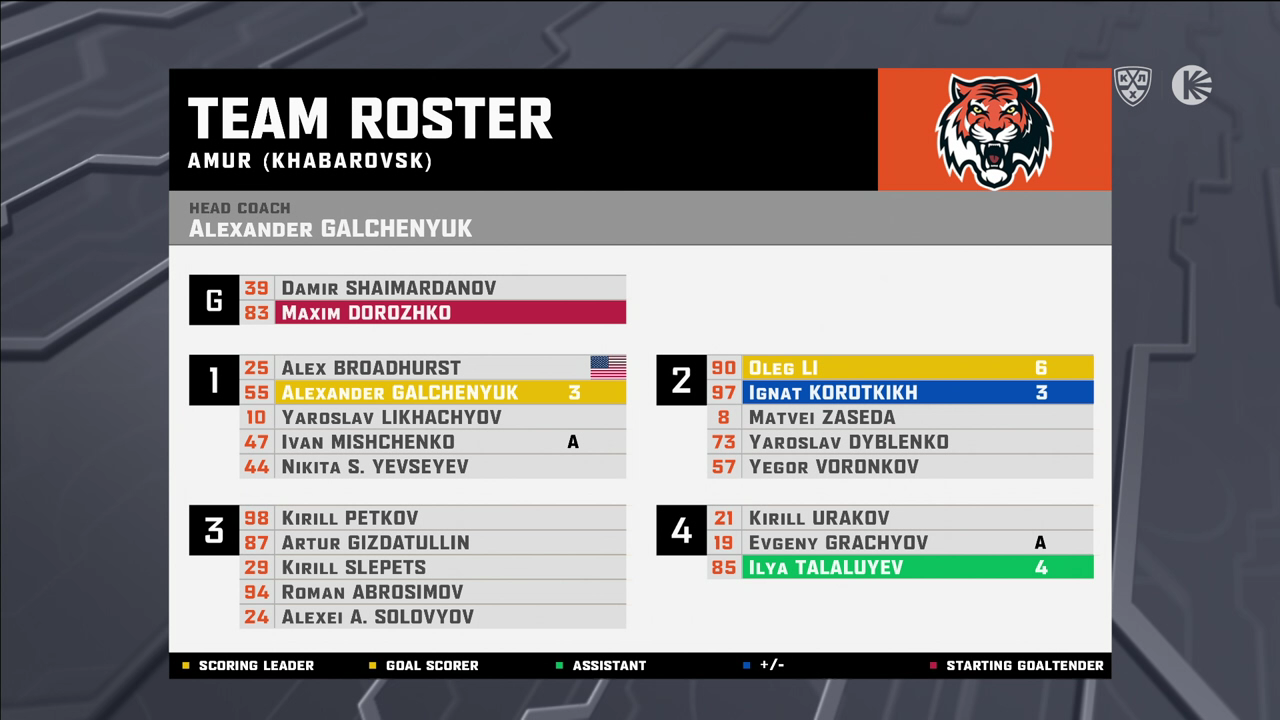The width and height of the screenshot is (1280, 720).
Task: Click the KHL shield logo
Action: [1133, 86]
